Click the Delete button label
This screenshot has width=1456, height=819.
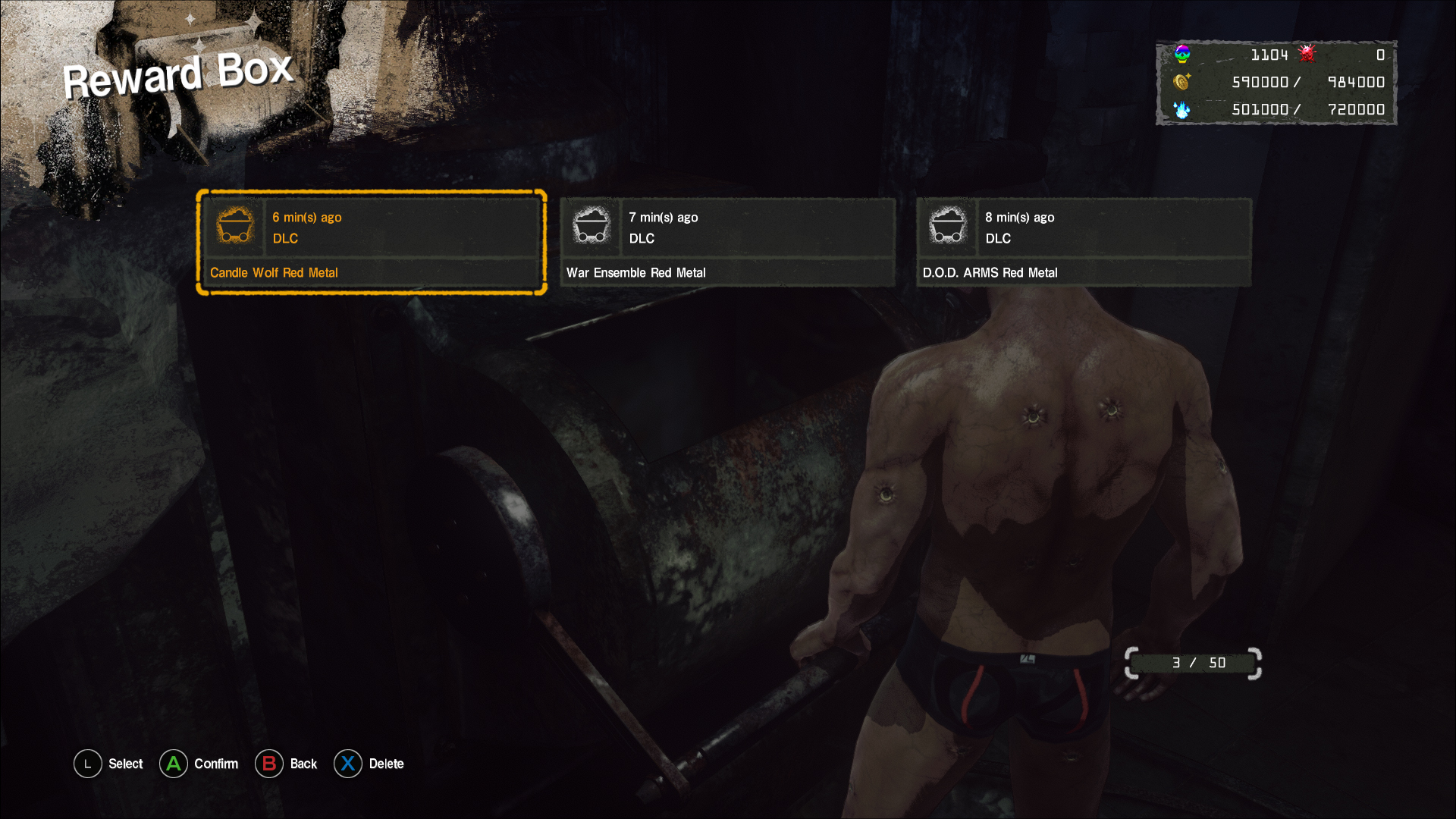click(387, 764)
